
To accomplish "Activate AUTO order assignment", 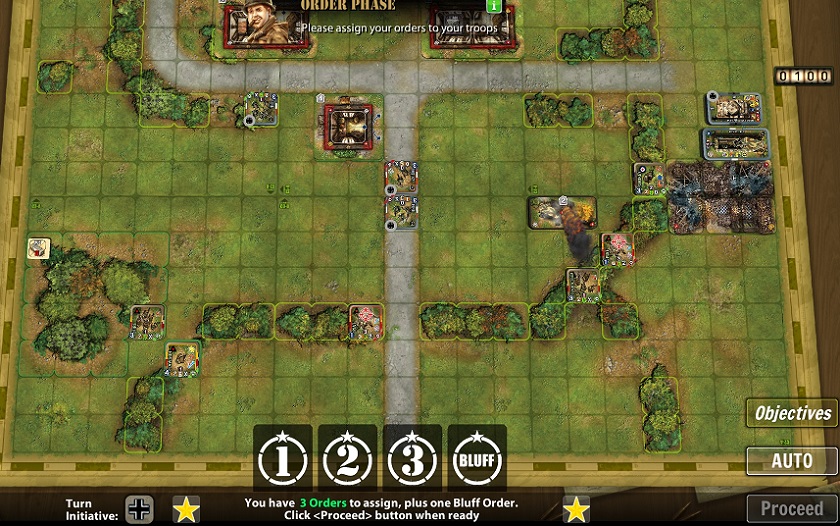I will (x=792, y=461).
